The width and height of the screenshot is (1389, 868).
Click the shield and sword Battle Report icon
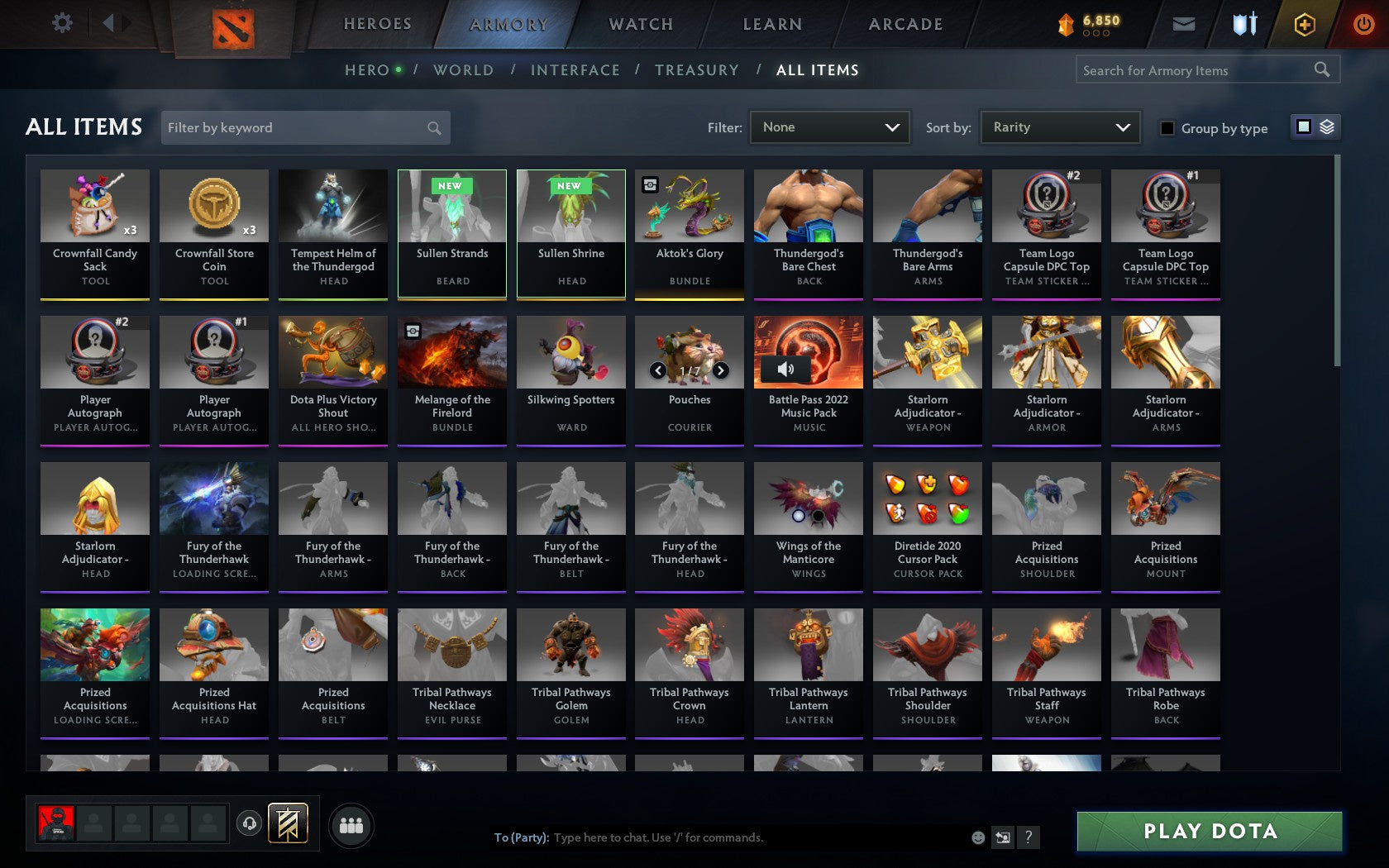point(1245,23)
